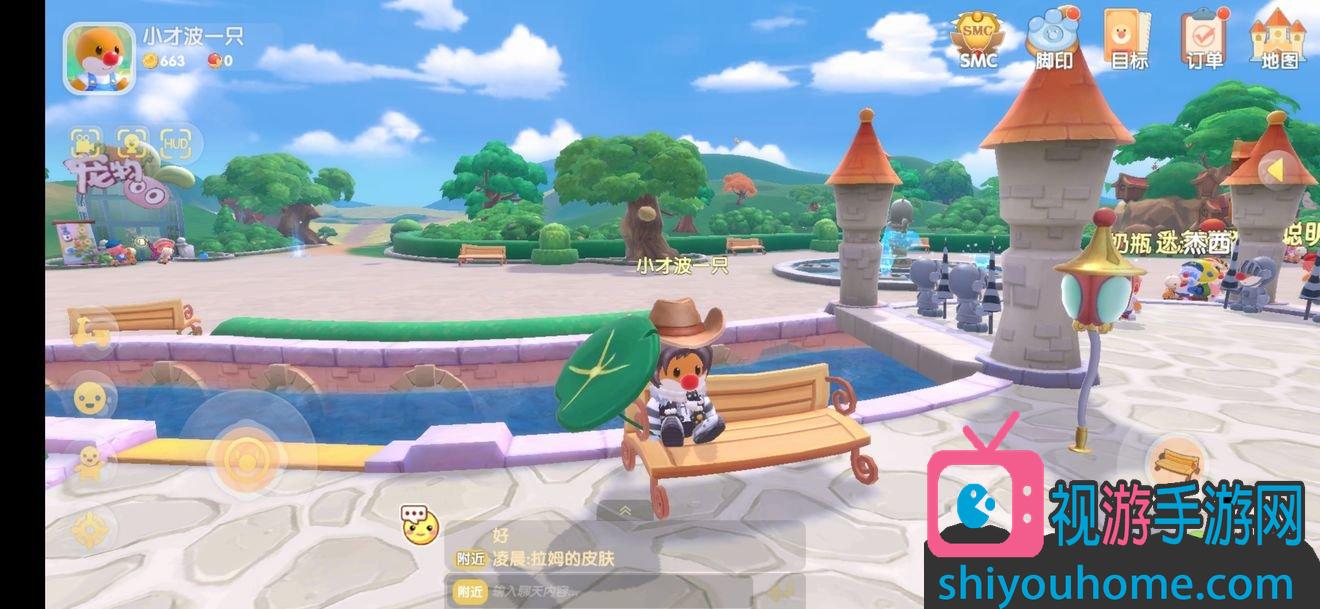
Task: Open the character pose action menu
Action: pos(90,463)
